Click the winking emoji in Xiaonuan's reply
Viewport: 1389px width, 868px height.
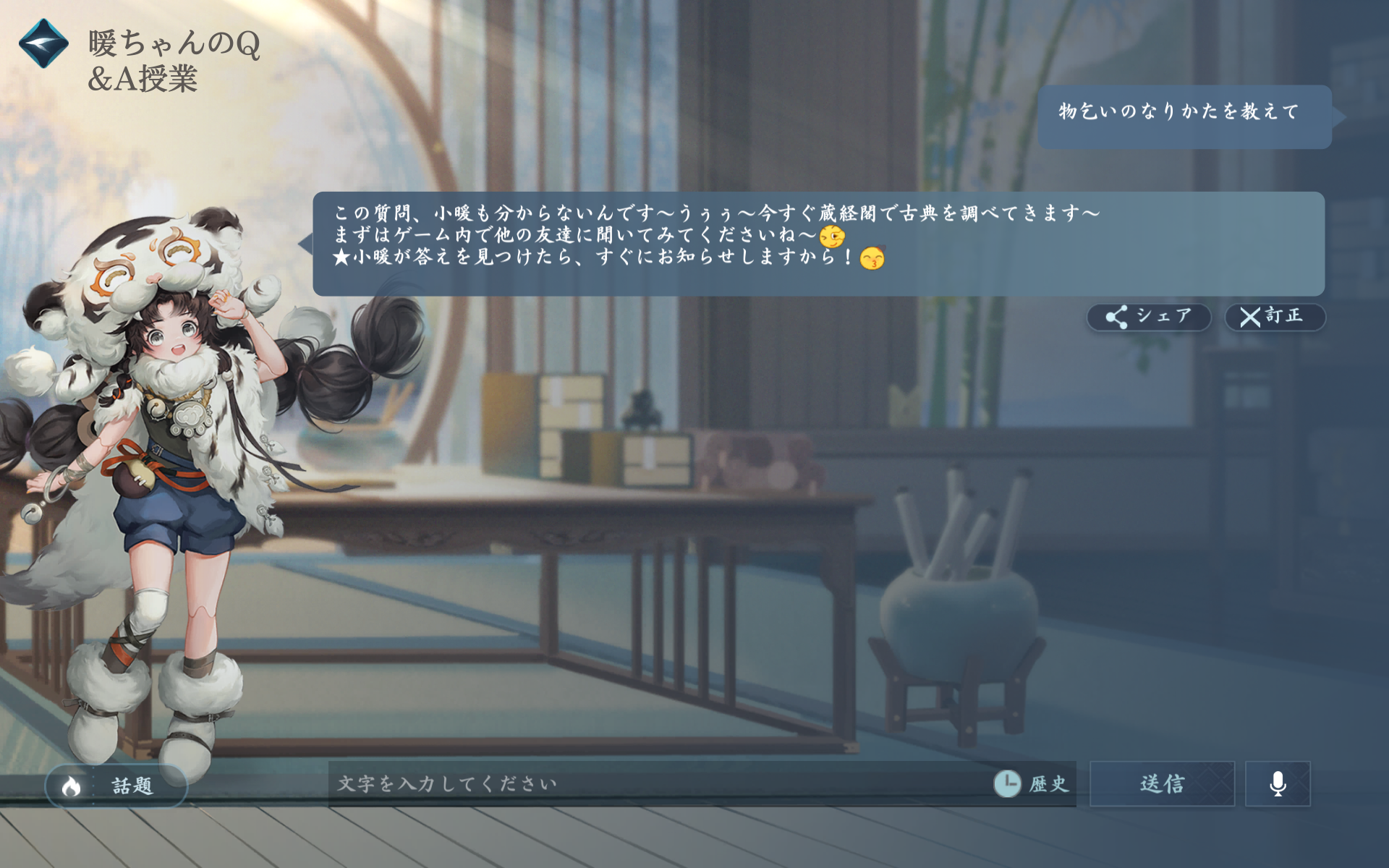(x=833, y=236)
